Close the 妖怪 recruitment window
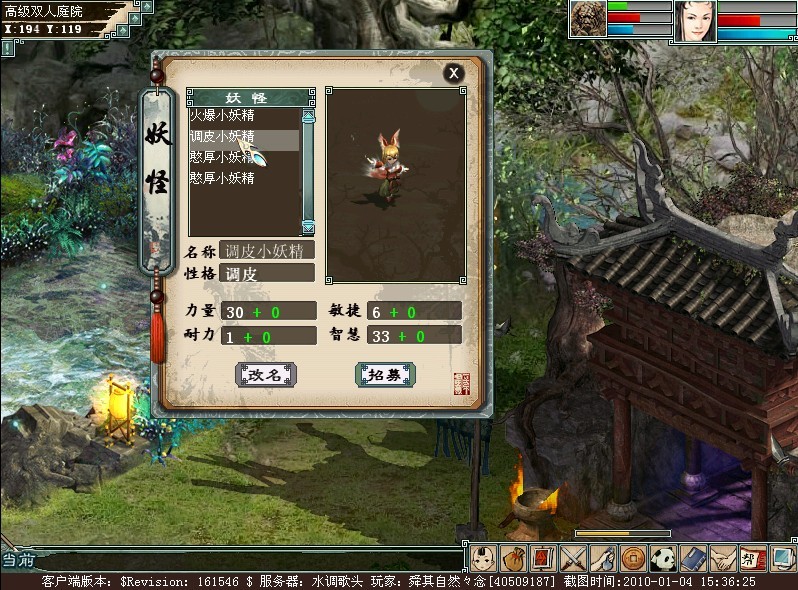This screenshot has height=590, width=798. [453, 72]
